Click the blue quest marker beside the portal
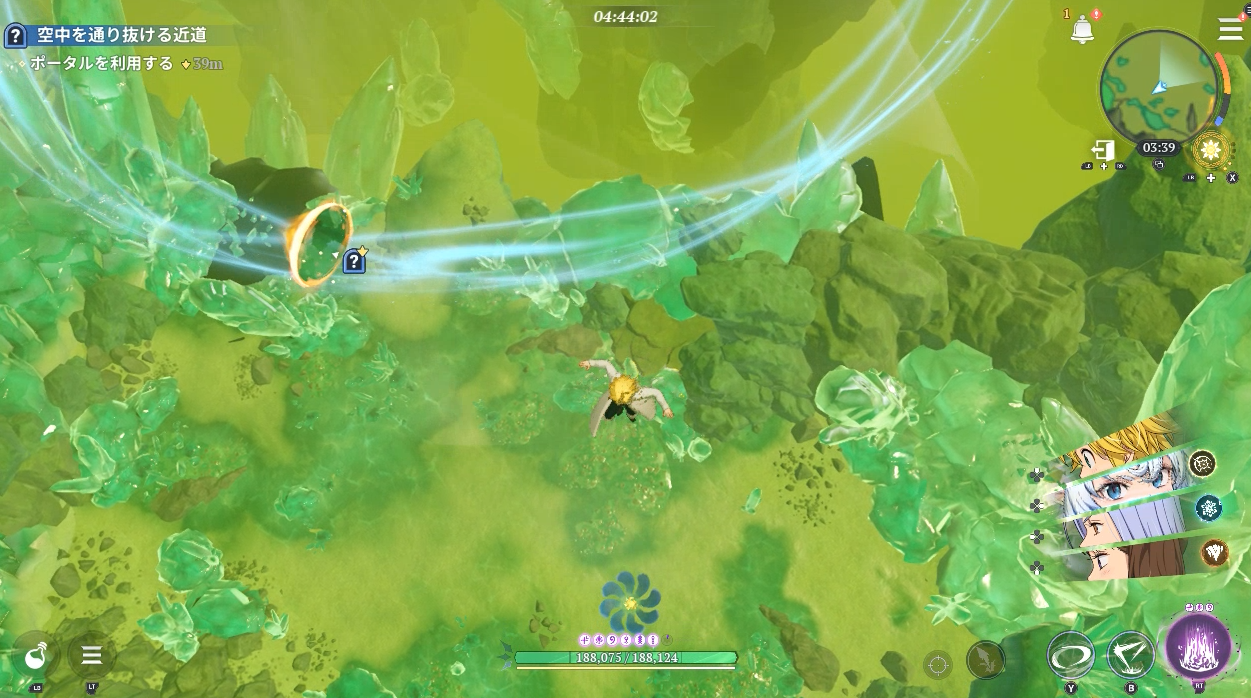This screenshot has width=1251, height=698. [x=354, y=261]
